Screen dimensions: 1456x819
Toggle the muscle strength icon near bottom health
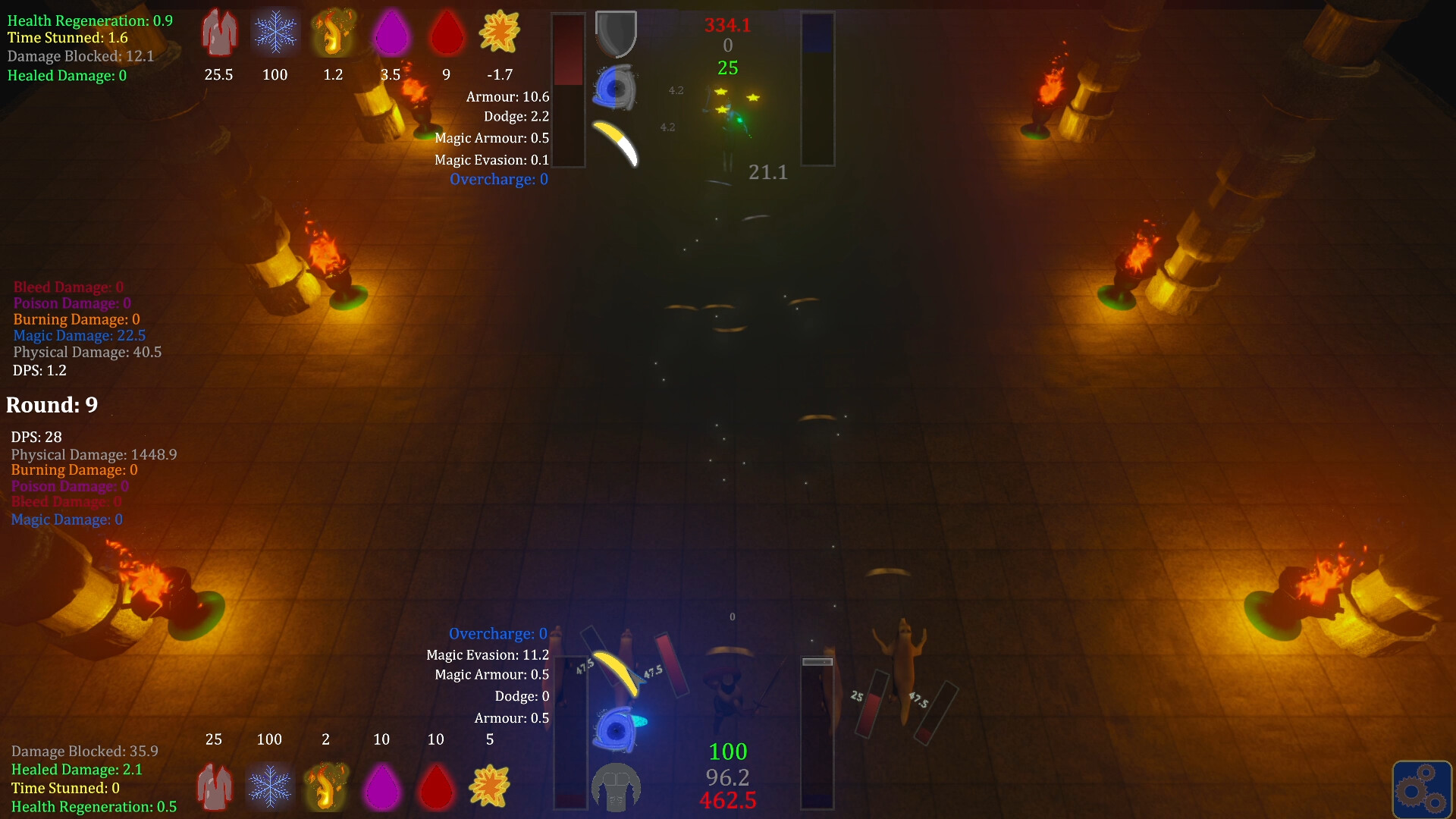614,787
